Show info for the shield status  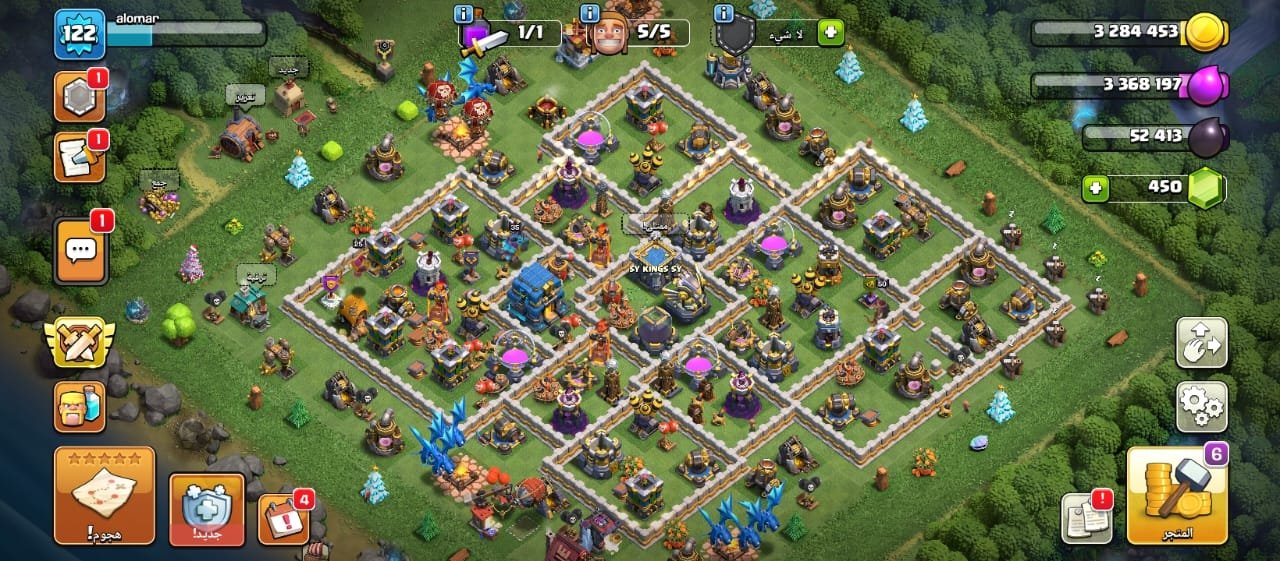pyautogui.click(x=724, y=14)
